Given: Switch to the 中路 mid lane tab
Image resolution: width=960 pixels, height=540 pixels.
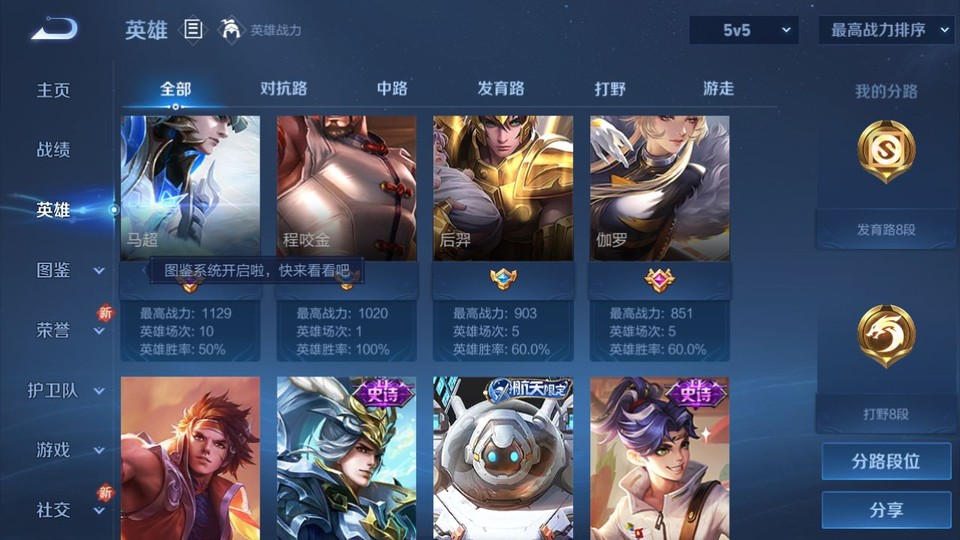Looking at the screenshot, I should pyautogui.click(x=392, y=88).
